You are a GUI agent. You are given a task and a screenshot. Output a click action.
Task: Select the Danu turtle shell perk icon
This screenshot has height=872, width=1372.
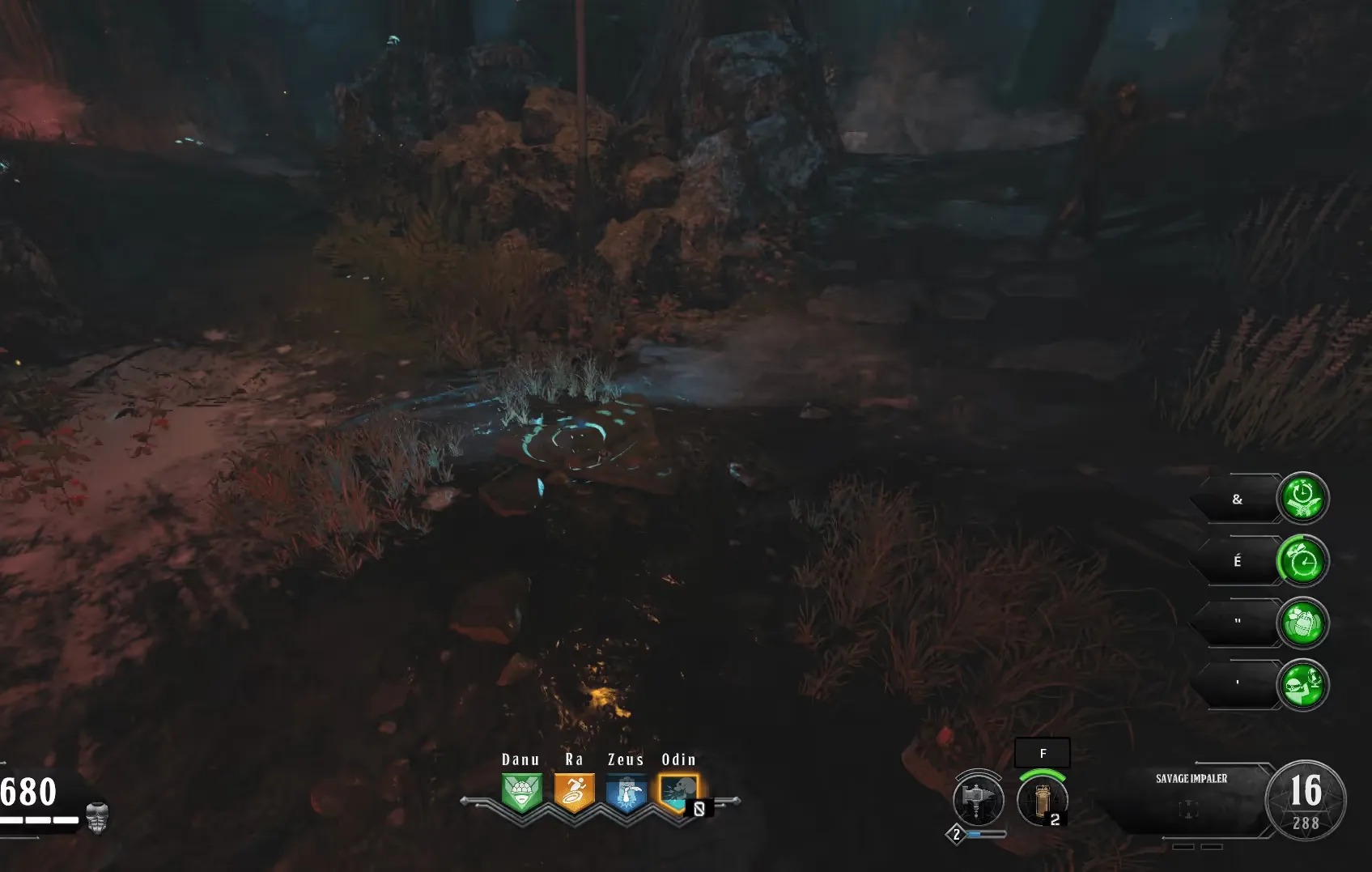521,793
